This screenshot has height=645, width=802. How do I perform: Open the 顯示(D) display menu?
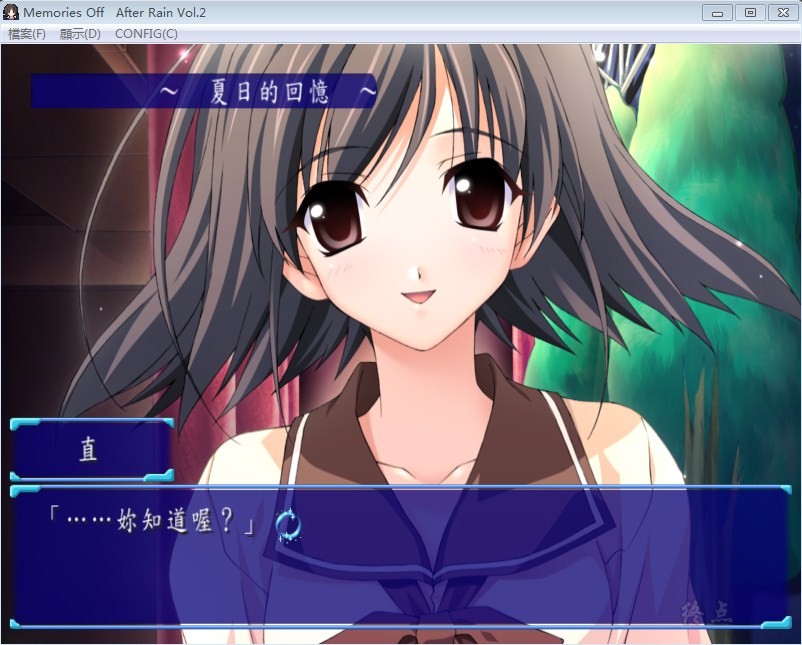(x=80, y=34)
